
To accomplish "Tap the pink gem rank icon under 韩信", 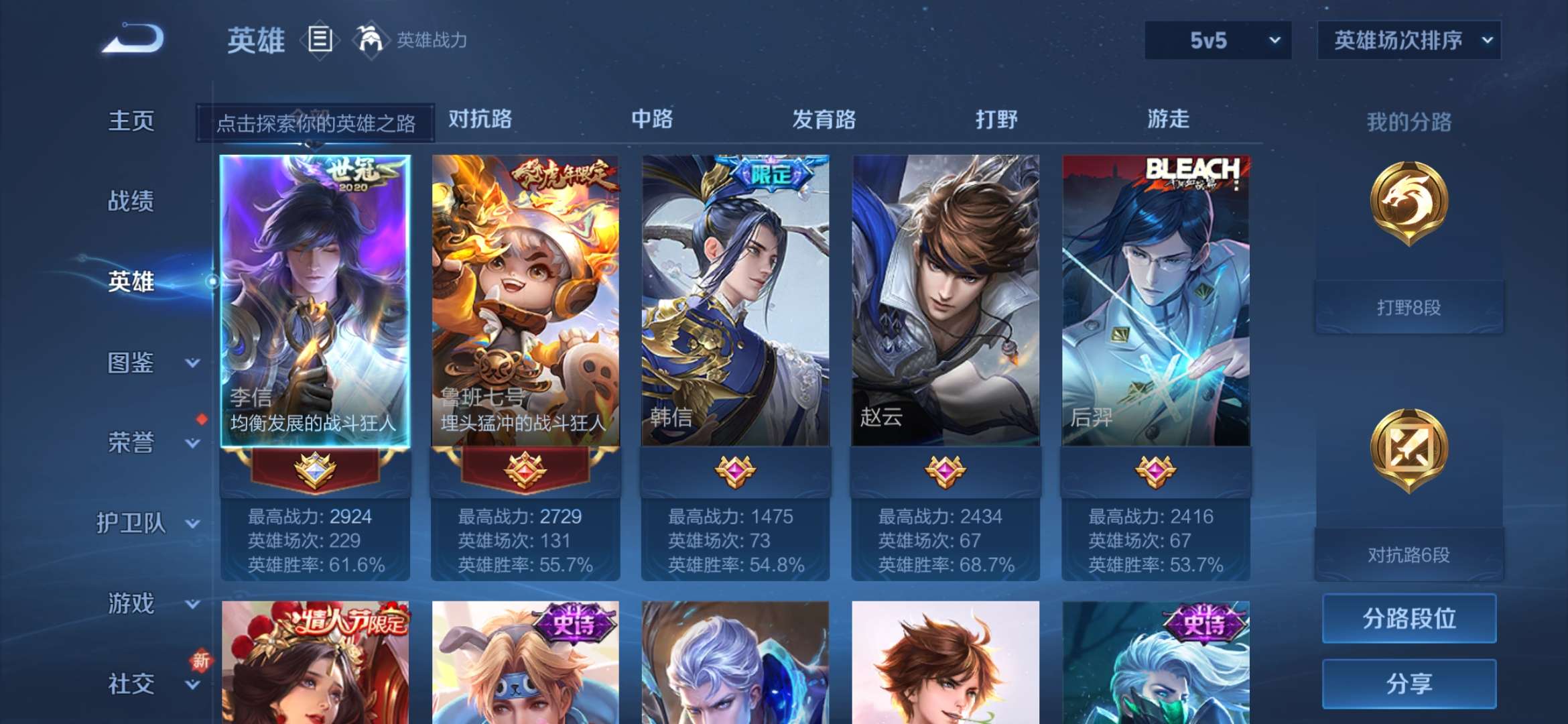I will [x=734, y=472].
